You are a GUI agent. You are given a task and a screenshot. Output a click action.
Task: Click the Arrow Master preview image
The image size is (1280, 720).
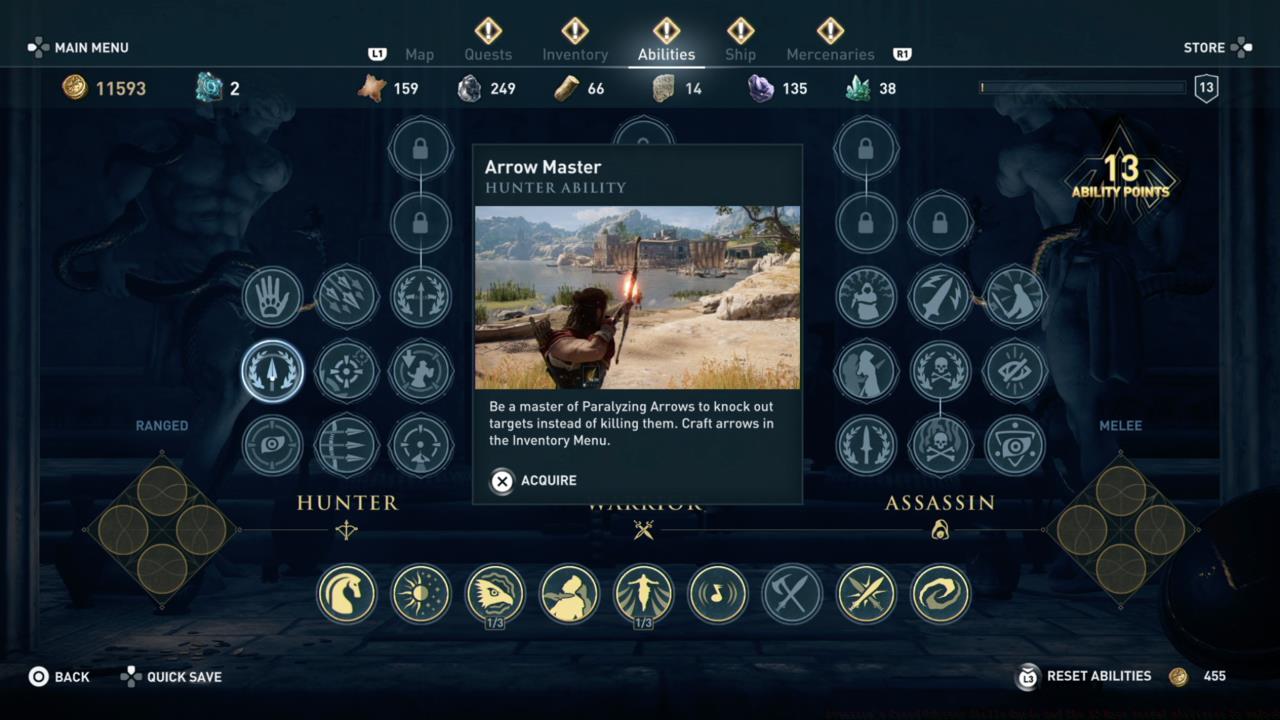click(637, 298)
